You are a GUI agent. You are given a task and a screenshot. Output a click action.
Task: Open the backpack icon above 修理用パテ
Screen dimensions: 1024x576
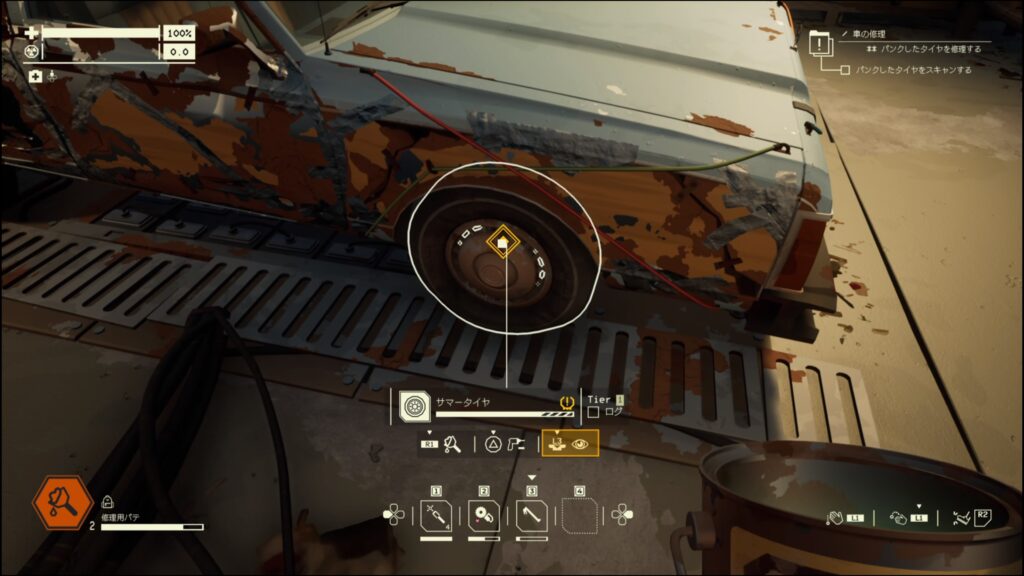(107, 503)
